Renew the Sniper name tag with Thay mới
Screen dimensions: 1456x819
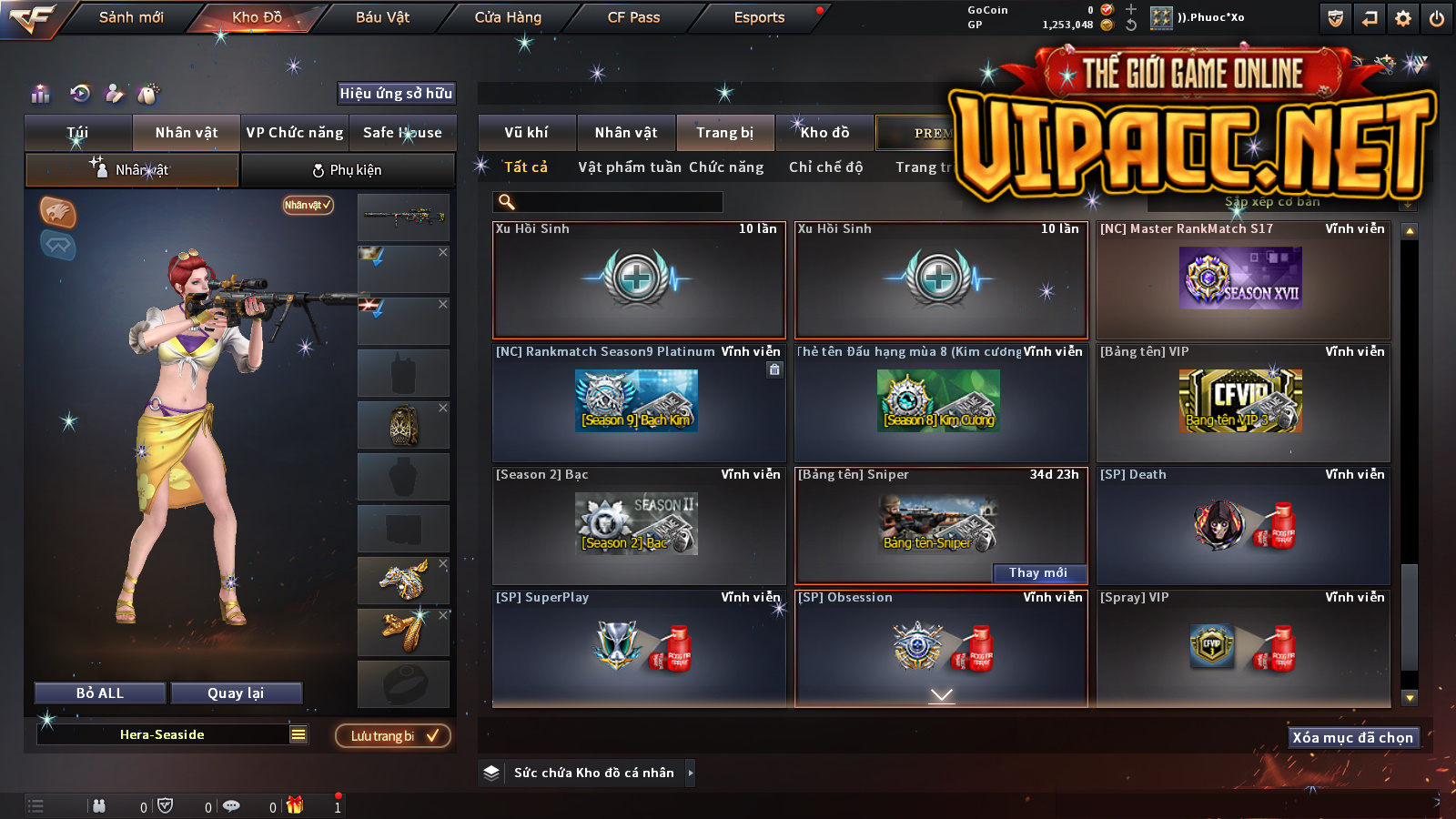[1038, 572]
